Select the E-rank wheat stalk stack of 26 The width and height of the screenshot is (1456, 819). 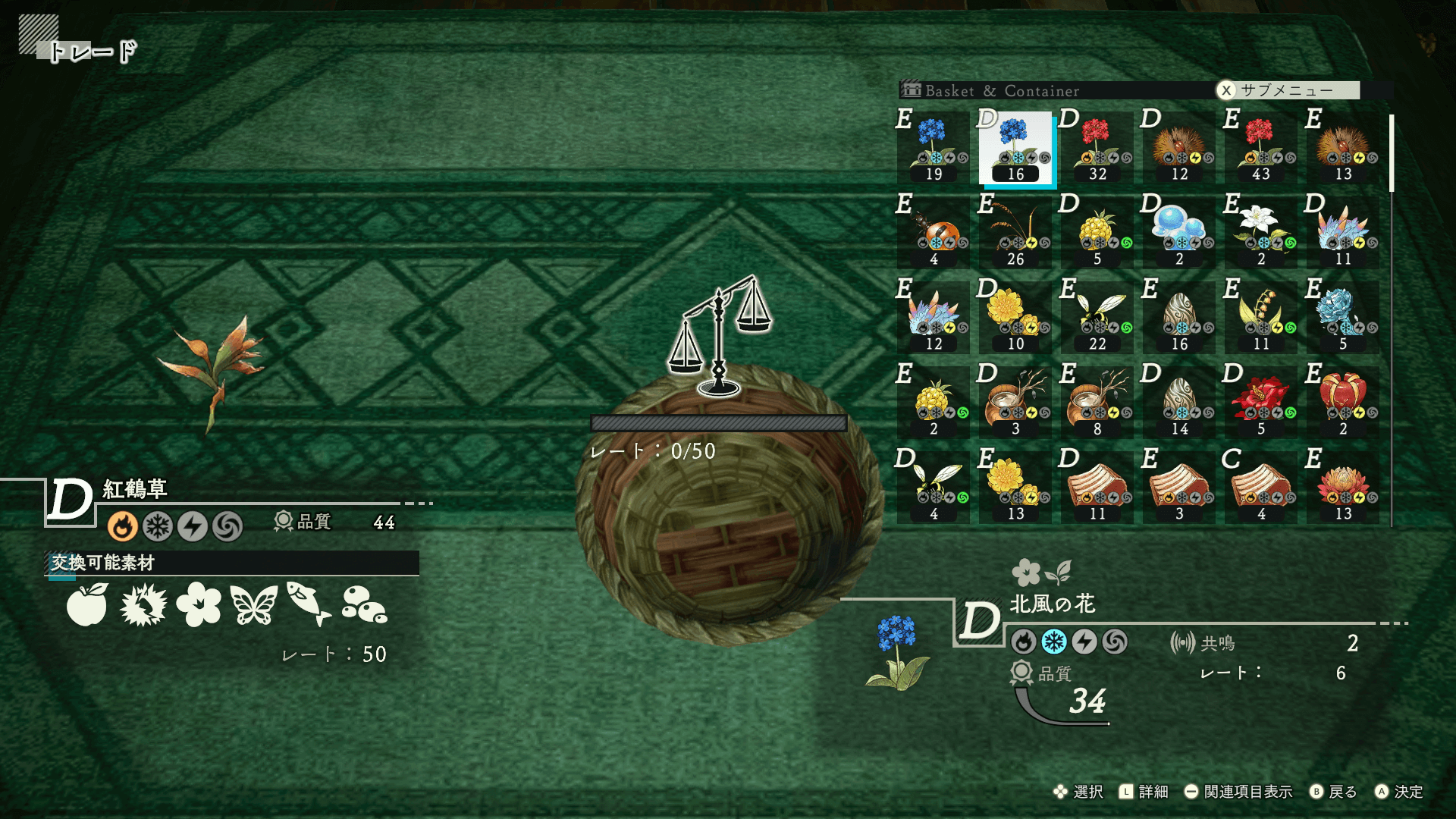1015,234
